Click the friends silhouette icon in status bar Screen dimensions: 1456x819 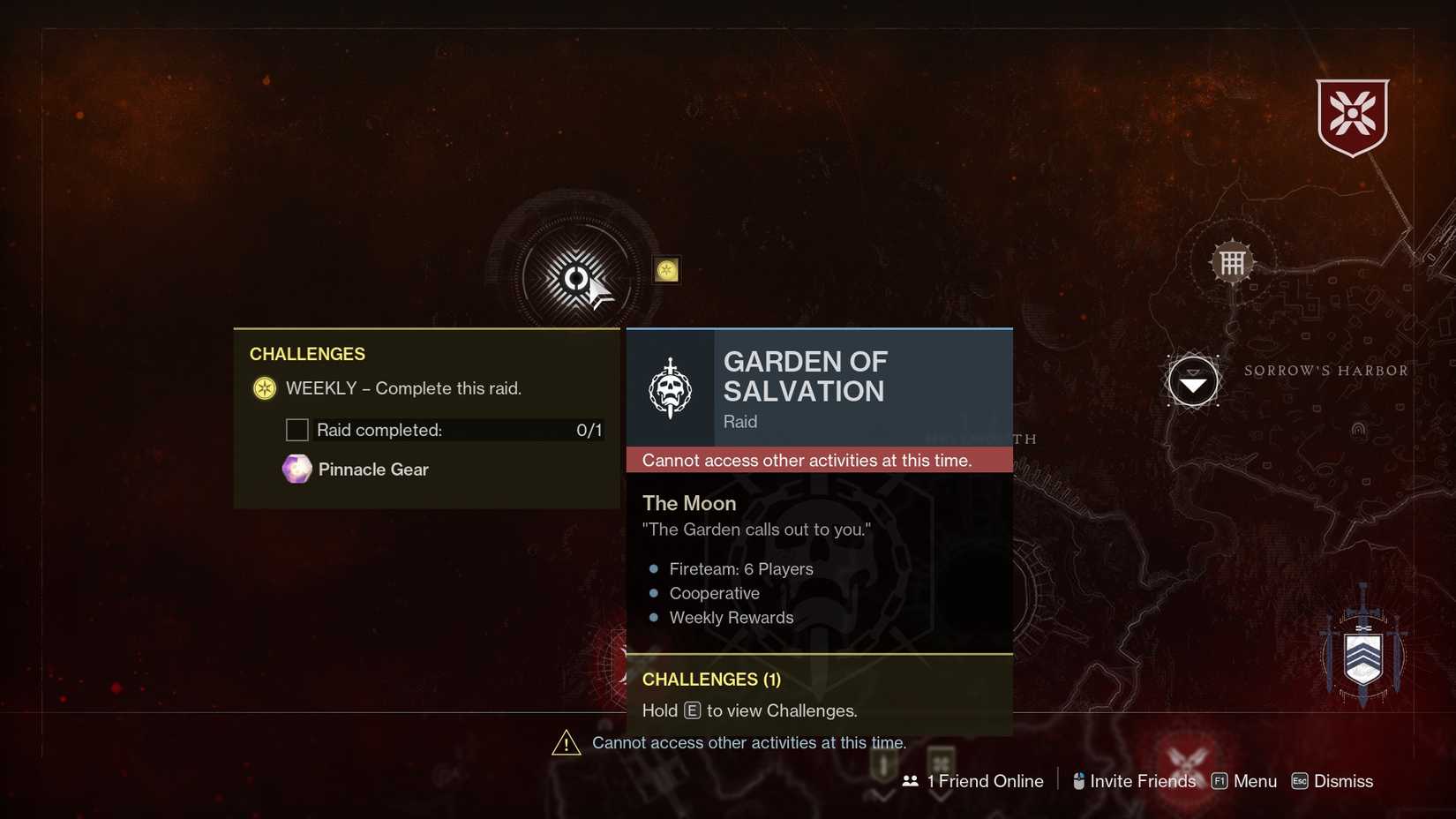click(910, 781)
